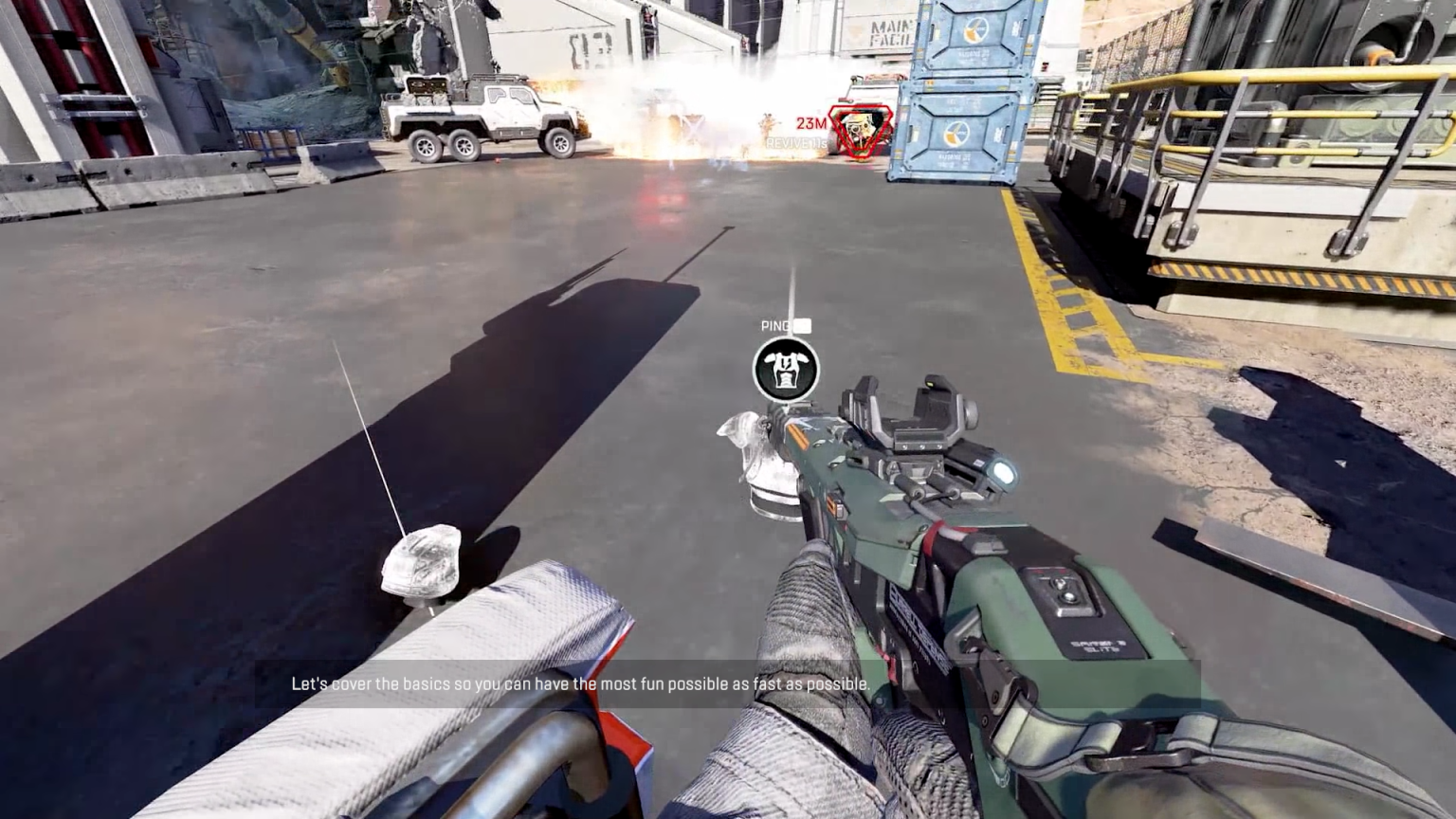Click the 03 marking on the building

[576, 43]
